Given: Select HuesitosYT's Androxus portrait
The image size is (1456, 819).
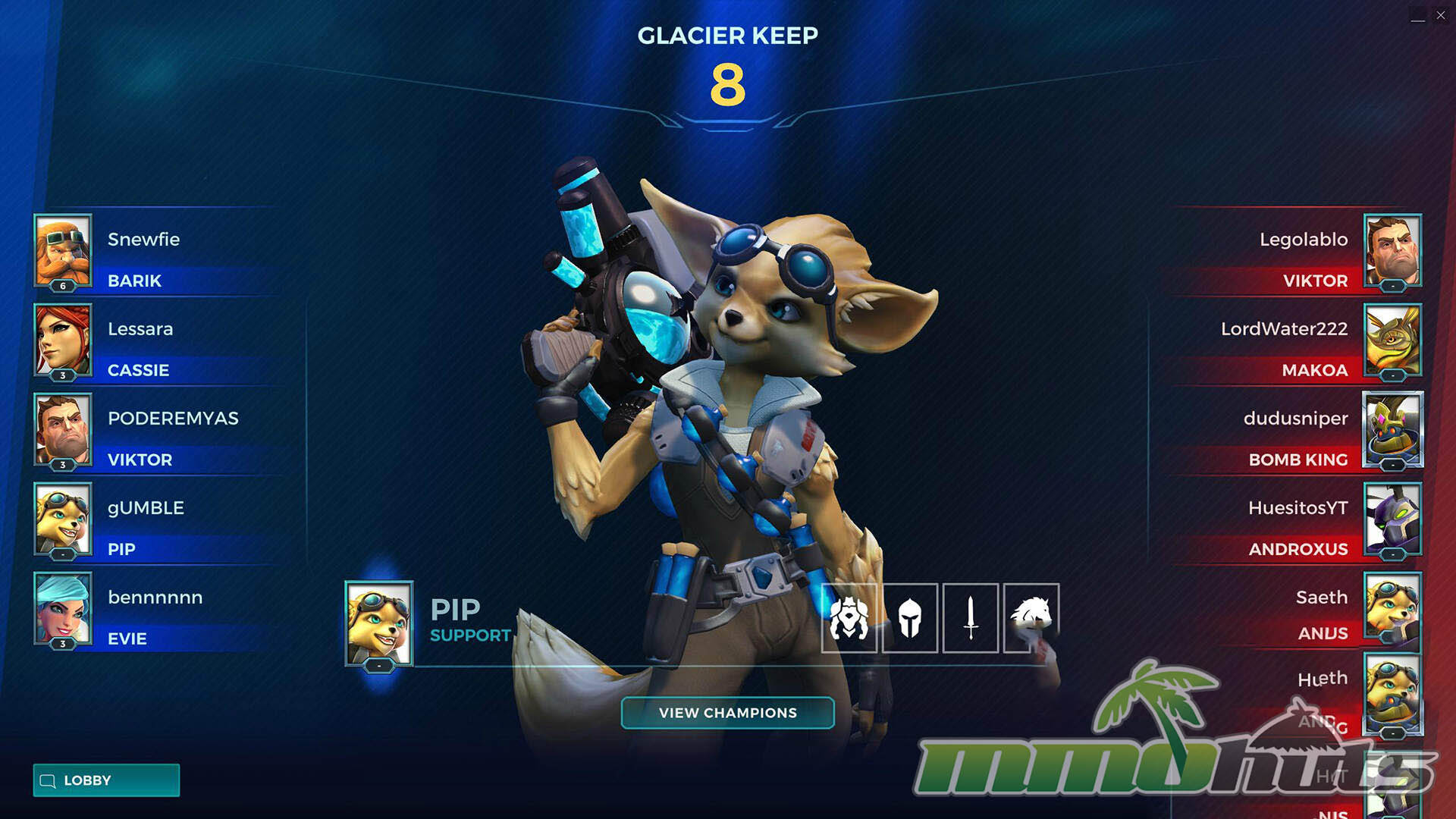Looking at the screenshot, I should tap(1392, 519).
